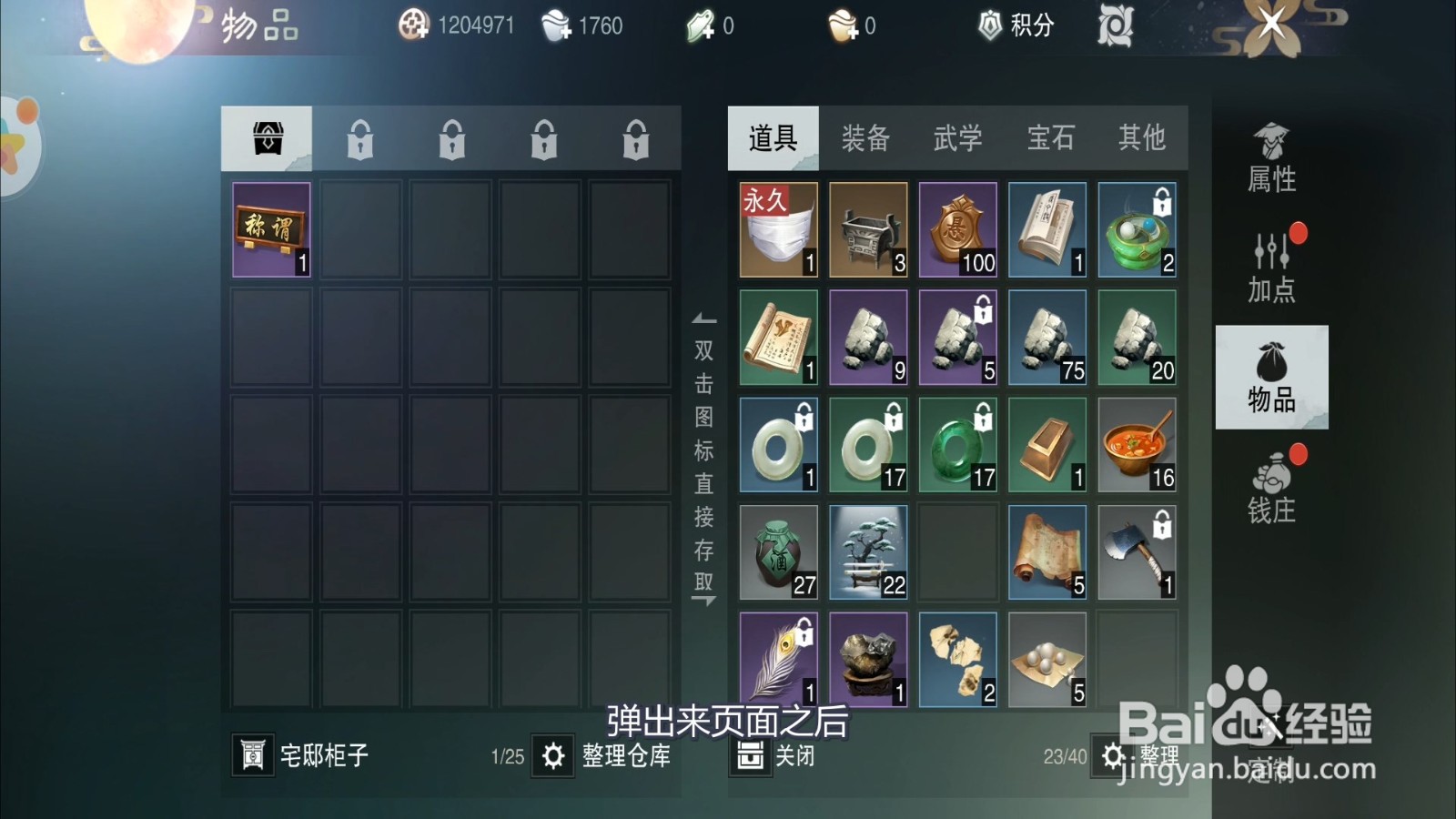This screenshot has width=1456, height=819.
Task: Click the warehouse chest icon on first tab
Action: tap(268, 136)
